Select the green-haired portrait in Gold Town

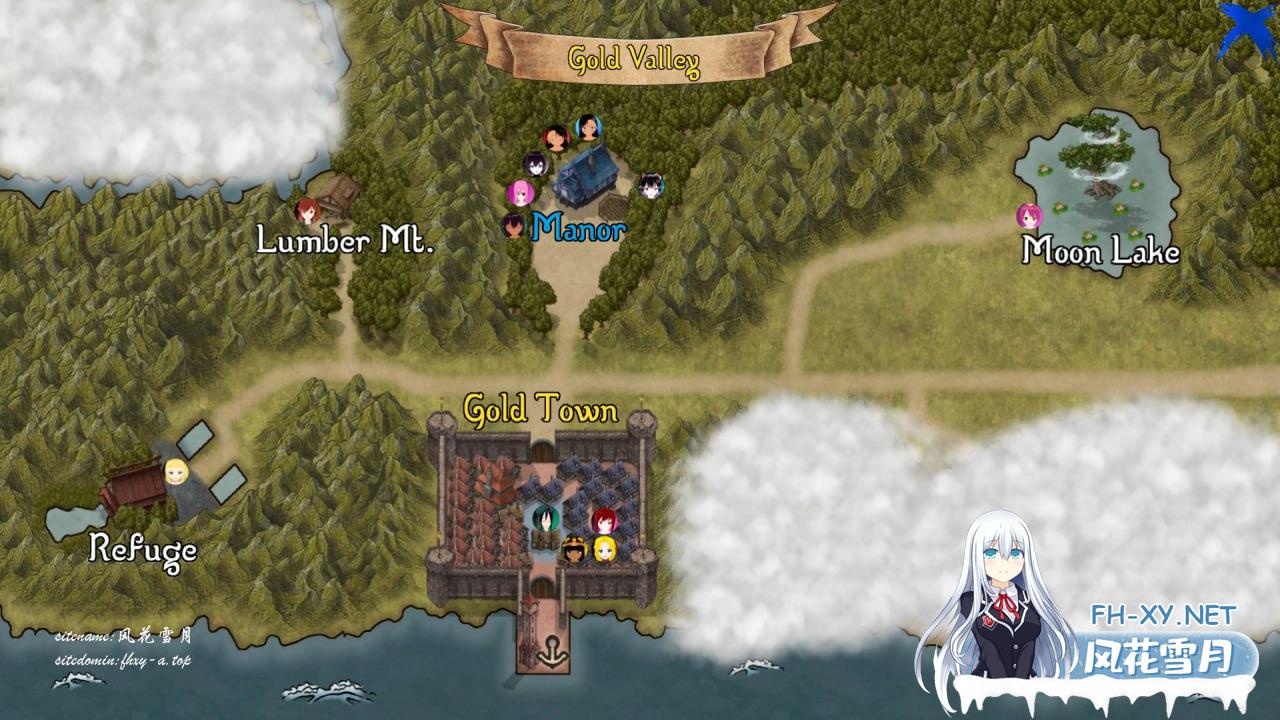[x=545, y=519]
